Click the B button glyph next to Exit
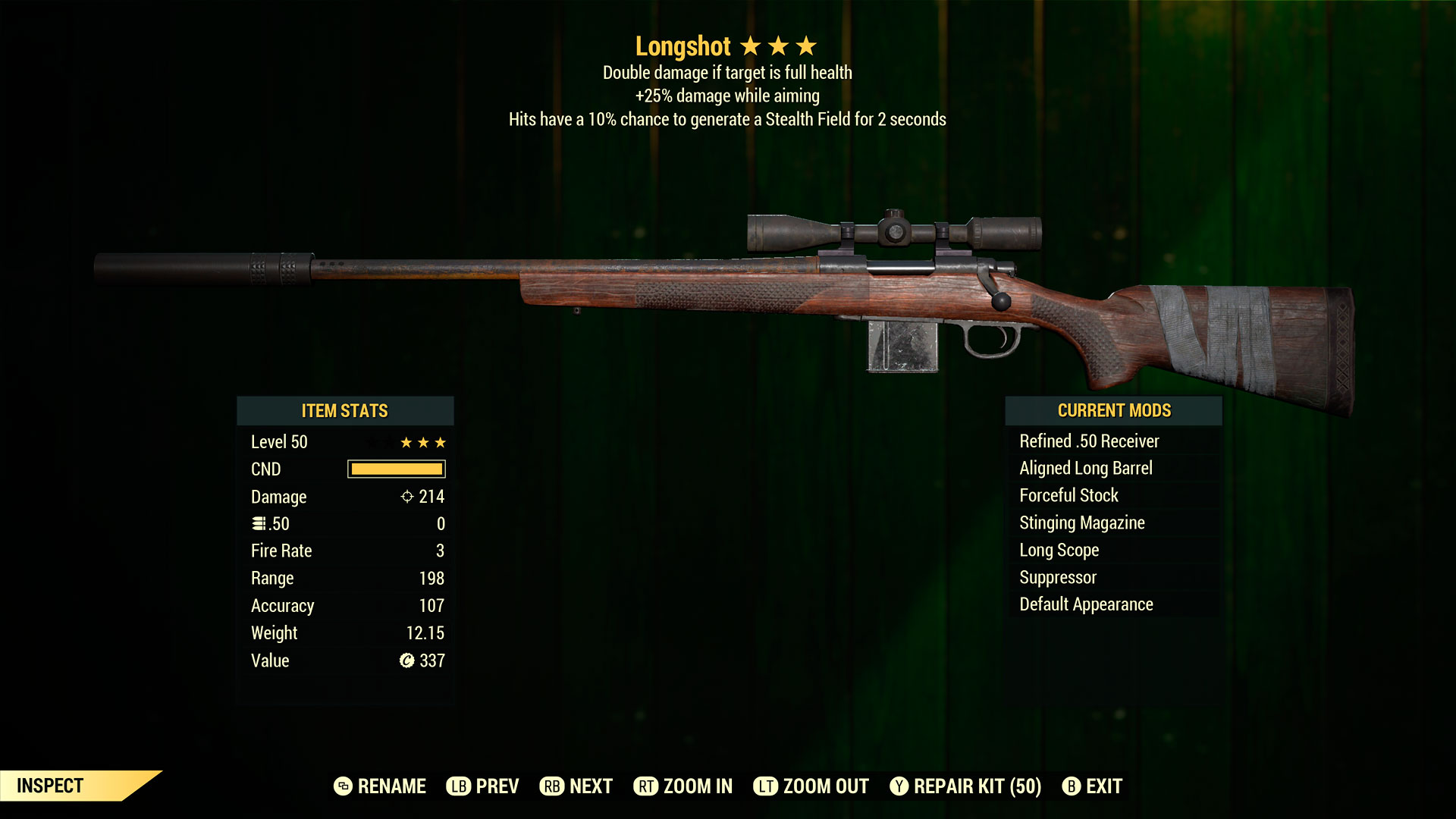 pos(1072,786)
